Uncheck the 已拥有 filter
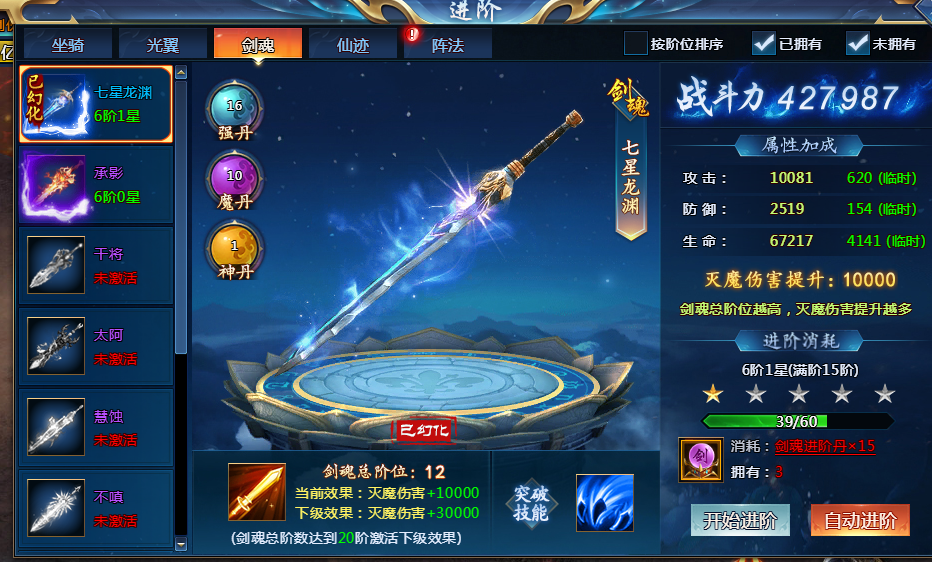The width and height of the screenshot is (932, 562). (763, 44)
